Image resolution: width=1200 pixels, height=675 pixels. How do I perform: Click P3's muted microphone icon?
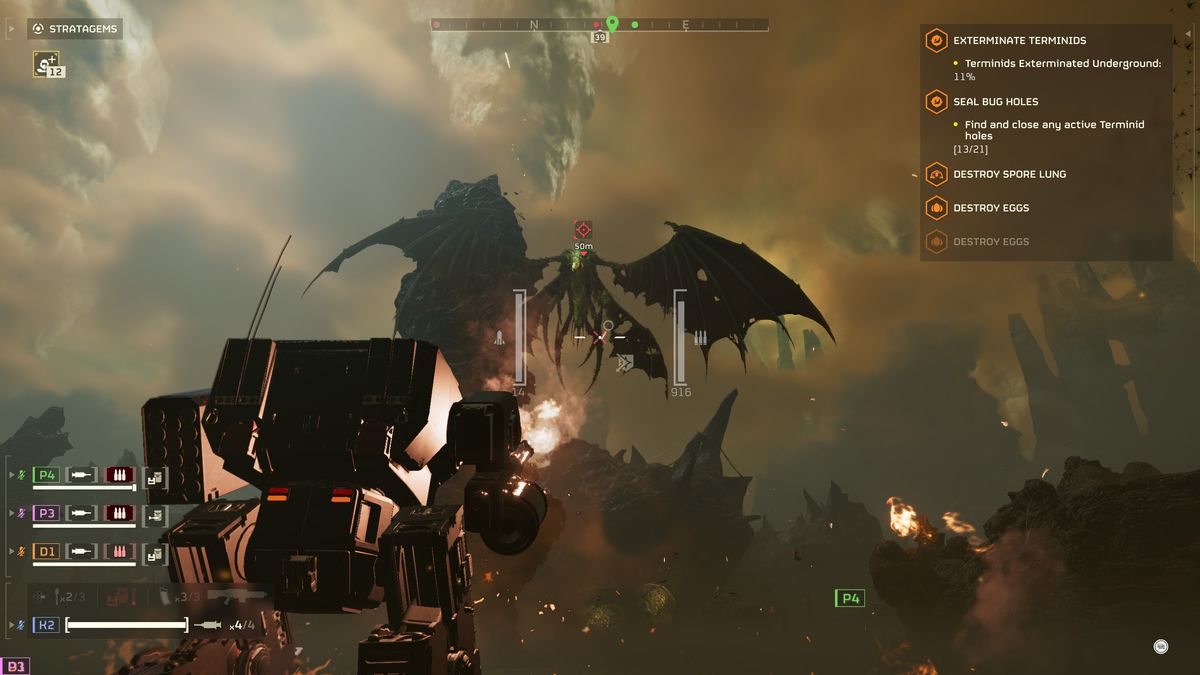(22, 513)
